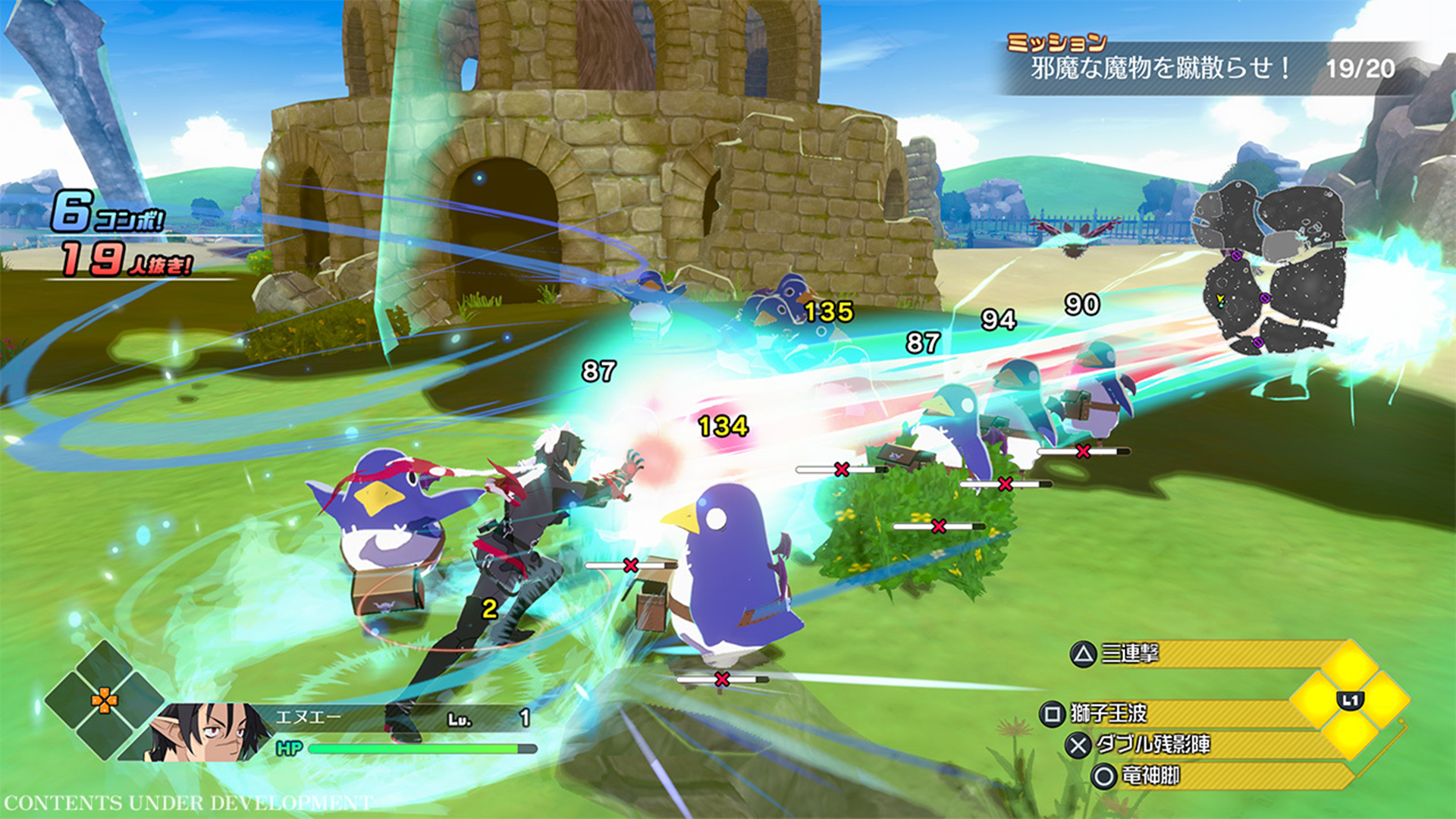Activate 獅子王波 via the square button icon
Screen dimensions: 1456x819
(x=1053, y=712)
